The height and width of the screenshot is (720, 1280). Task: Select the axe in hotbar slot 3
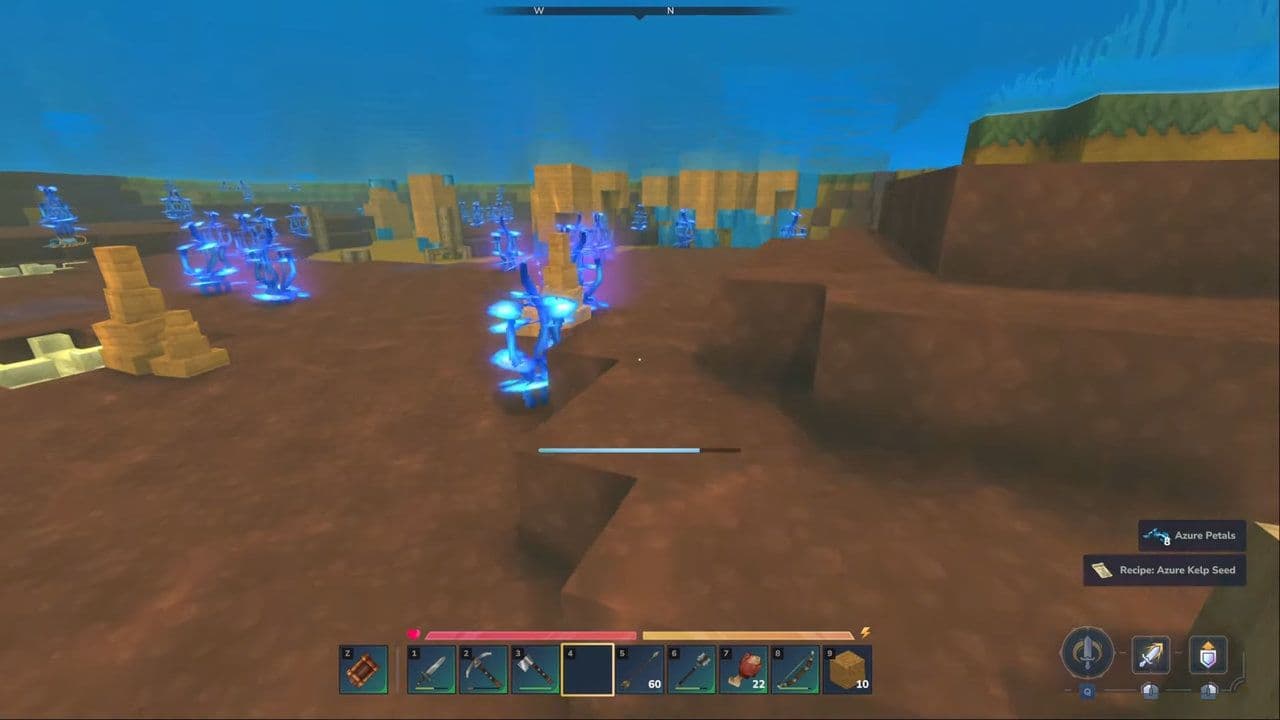(536, 669)
